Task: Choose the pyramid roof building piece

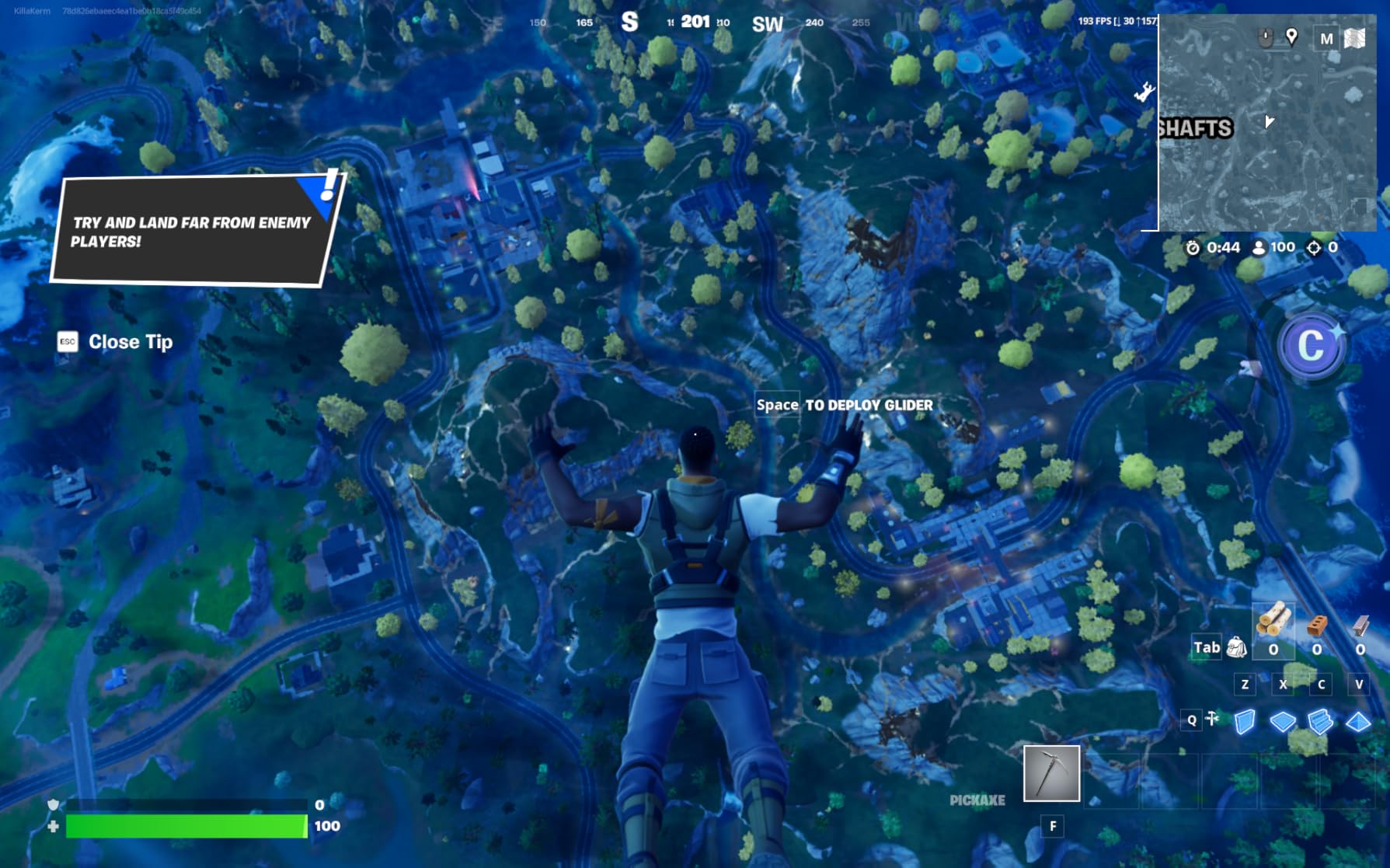Action: click(1358, 722)
